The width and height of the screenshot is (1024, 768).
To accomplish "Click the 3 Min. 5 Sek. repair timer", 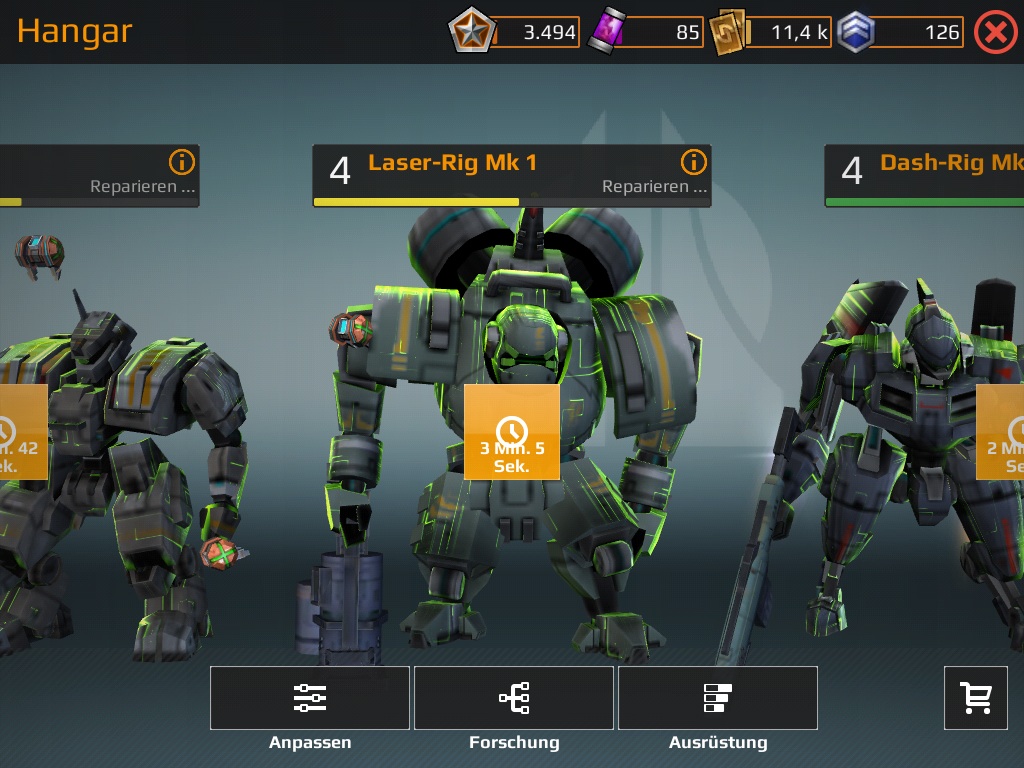I will tap(512, 432).
